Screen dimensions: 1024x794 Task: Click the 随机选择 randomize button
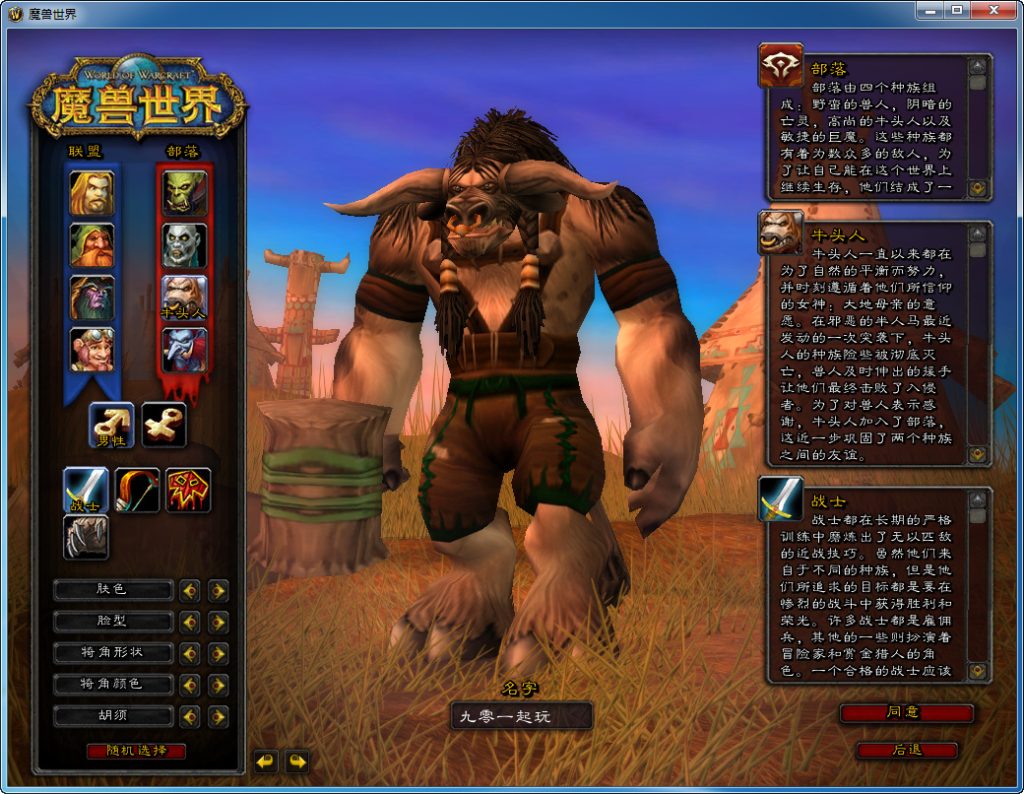tap(136, 750)
